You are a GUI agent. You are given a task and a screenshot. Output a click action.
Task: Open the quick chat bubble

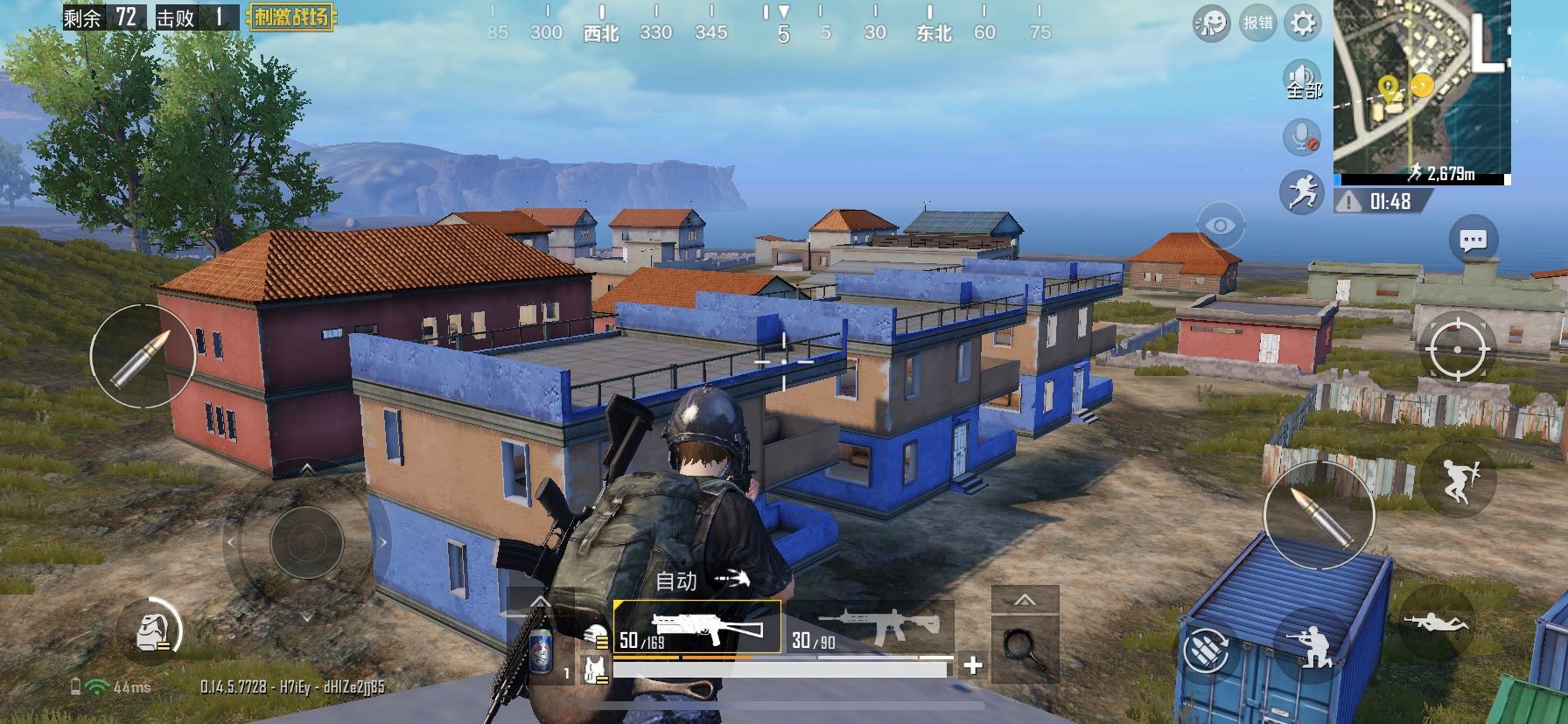(x=1473, y=240)
